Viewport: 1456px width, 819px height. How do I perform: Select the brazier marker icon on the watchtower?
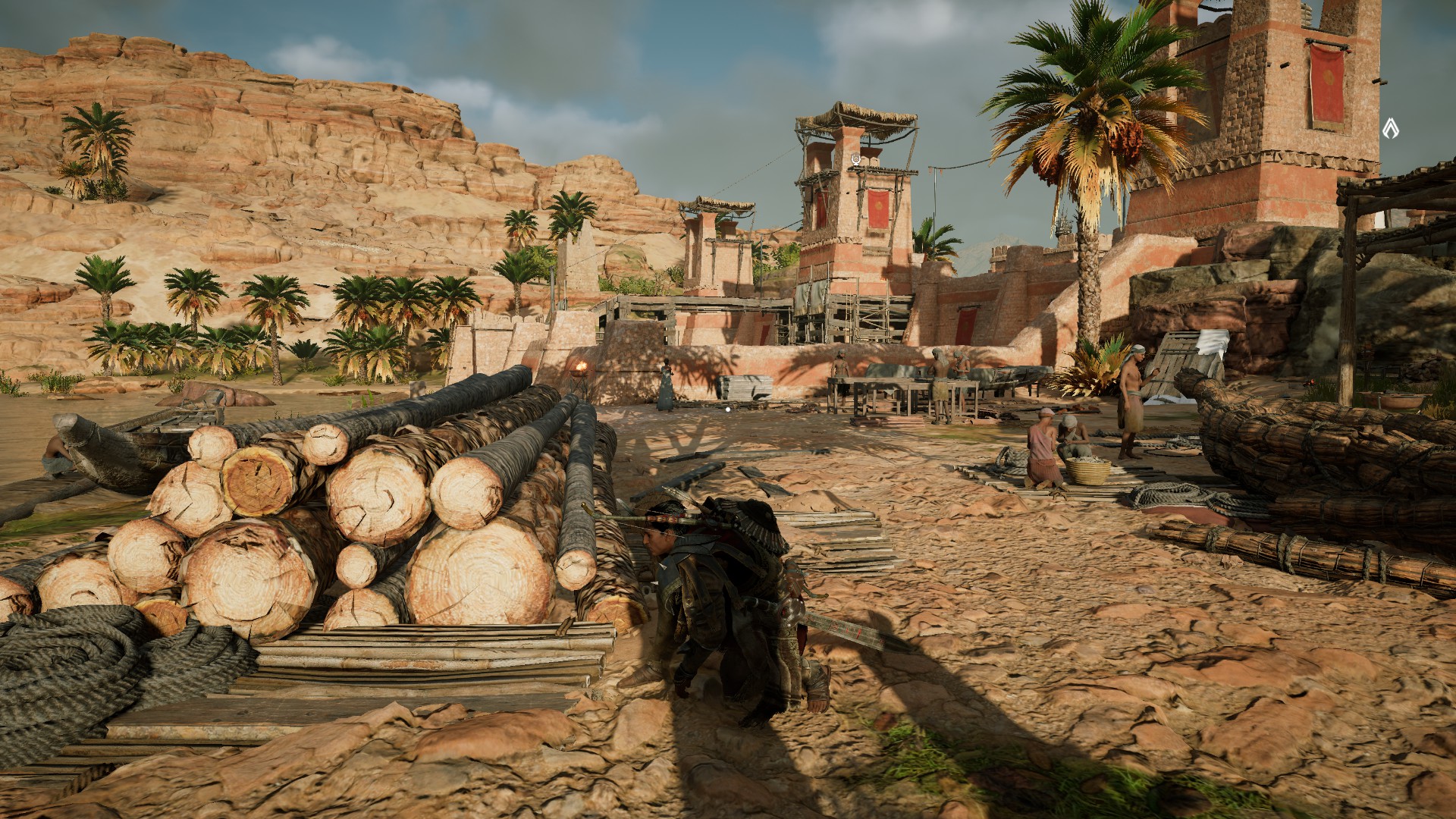point(856,158)
